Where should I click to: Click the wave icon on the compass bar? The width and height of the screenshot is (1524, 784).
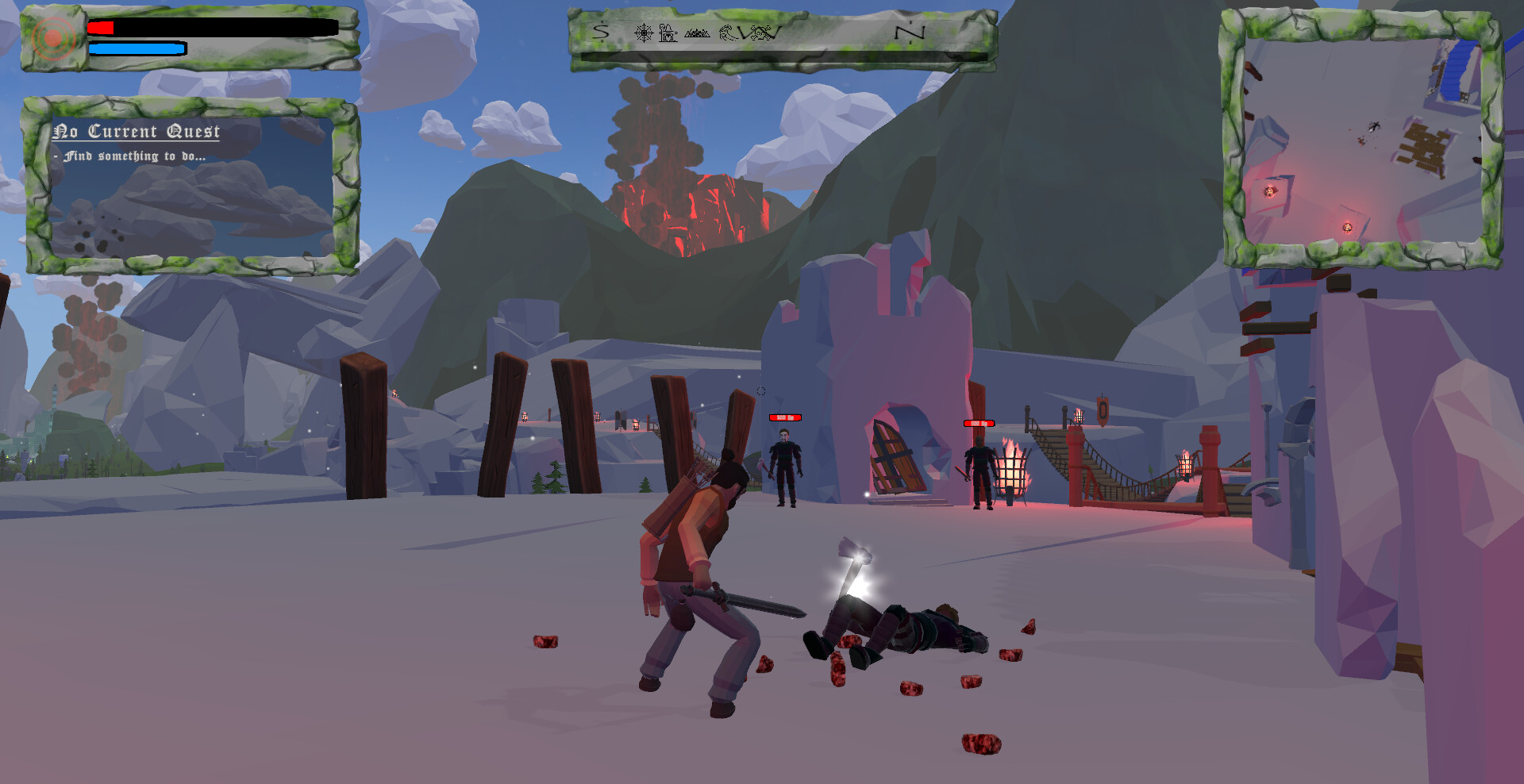[x=727, y=33]
